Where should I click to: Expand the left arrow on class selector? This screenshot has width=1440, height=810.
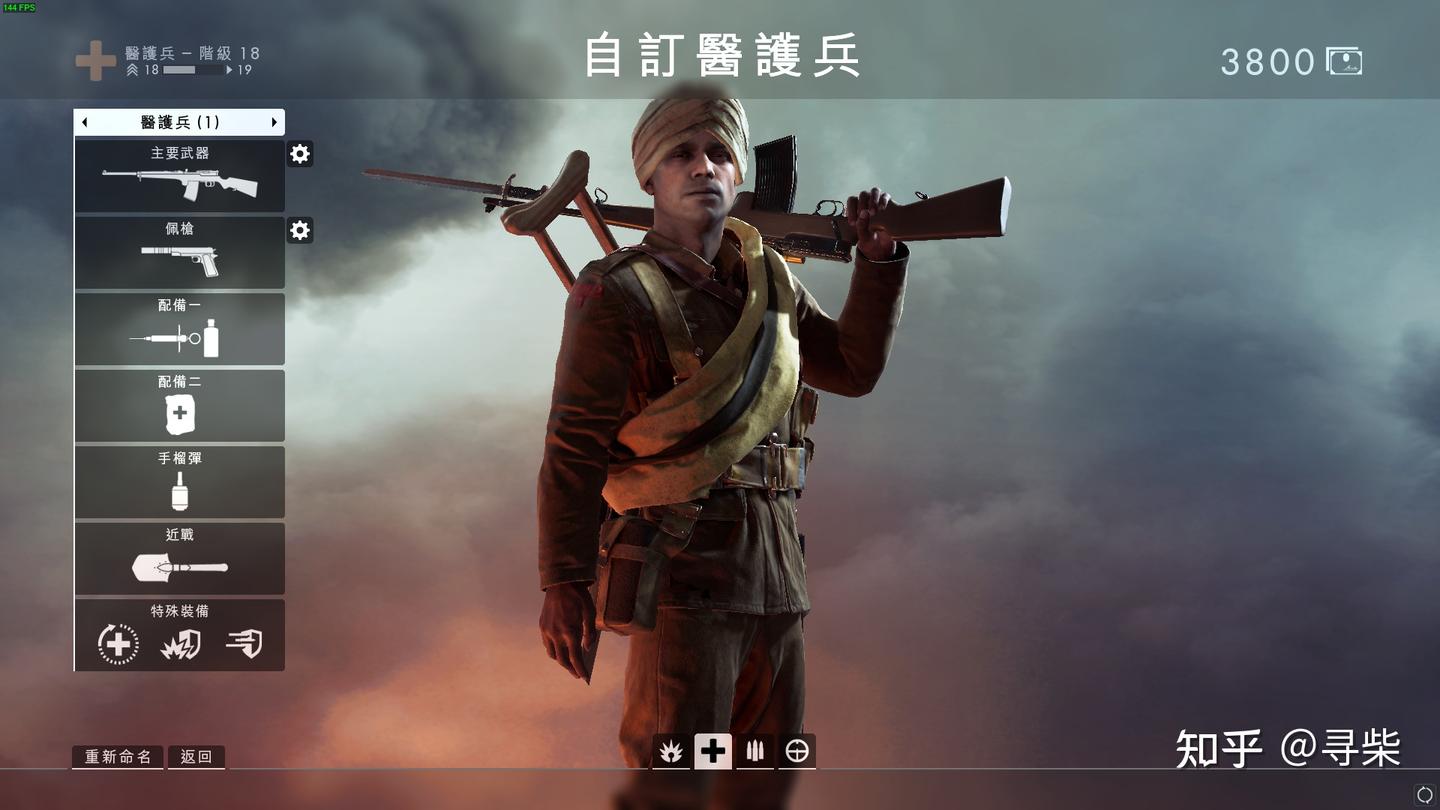(x=84, y=121)
